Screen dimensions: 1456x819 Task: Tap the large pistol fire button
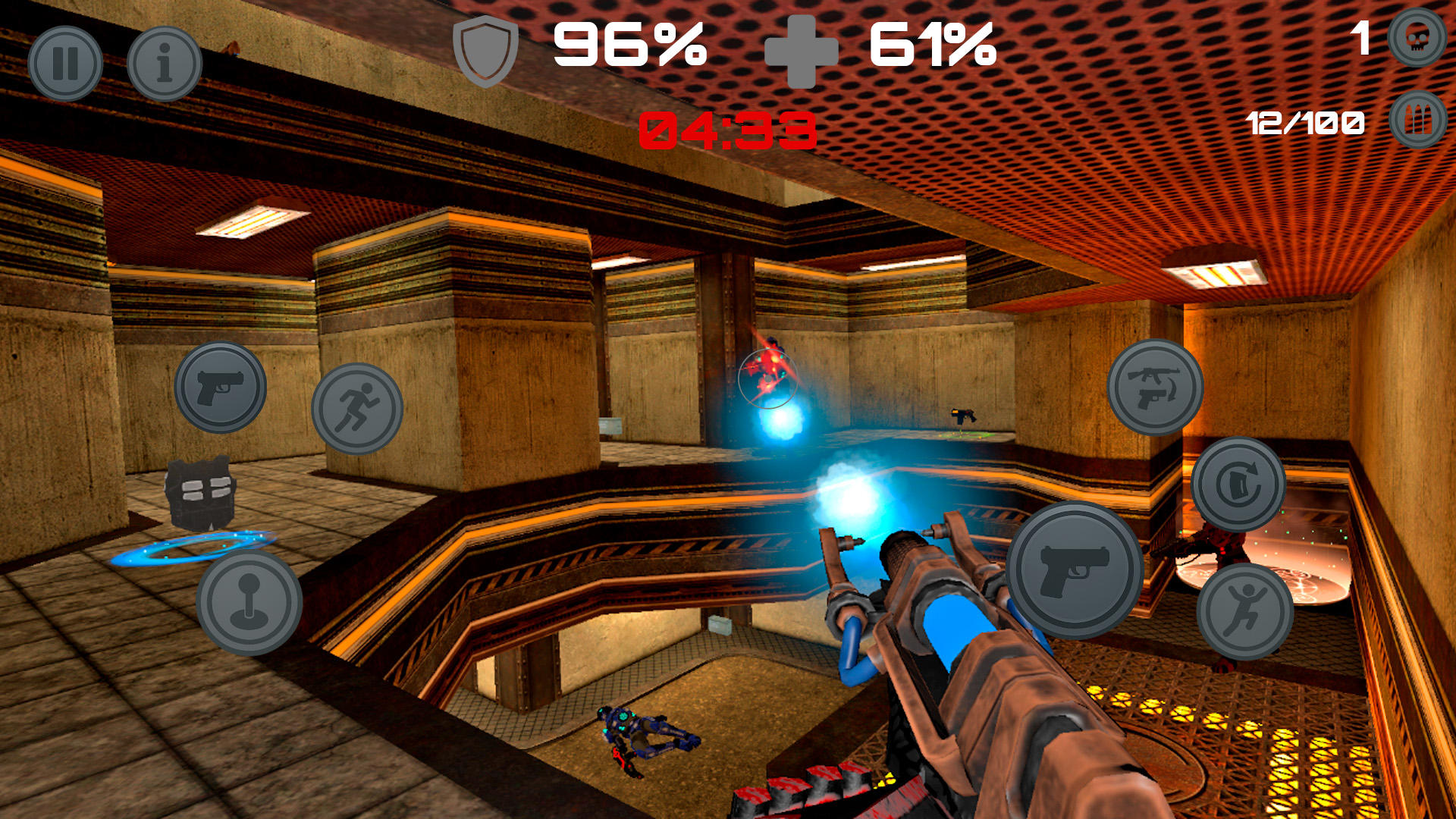pos(1074,567)
